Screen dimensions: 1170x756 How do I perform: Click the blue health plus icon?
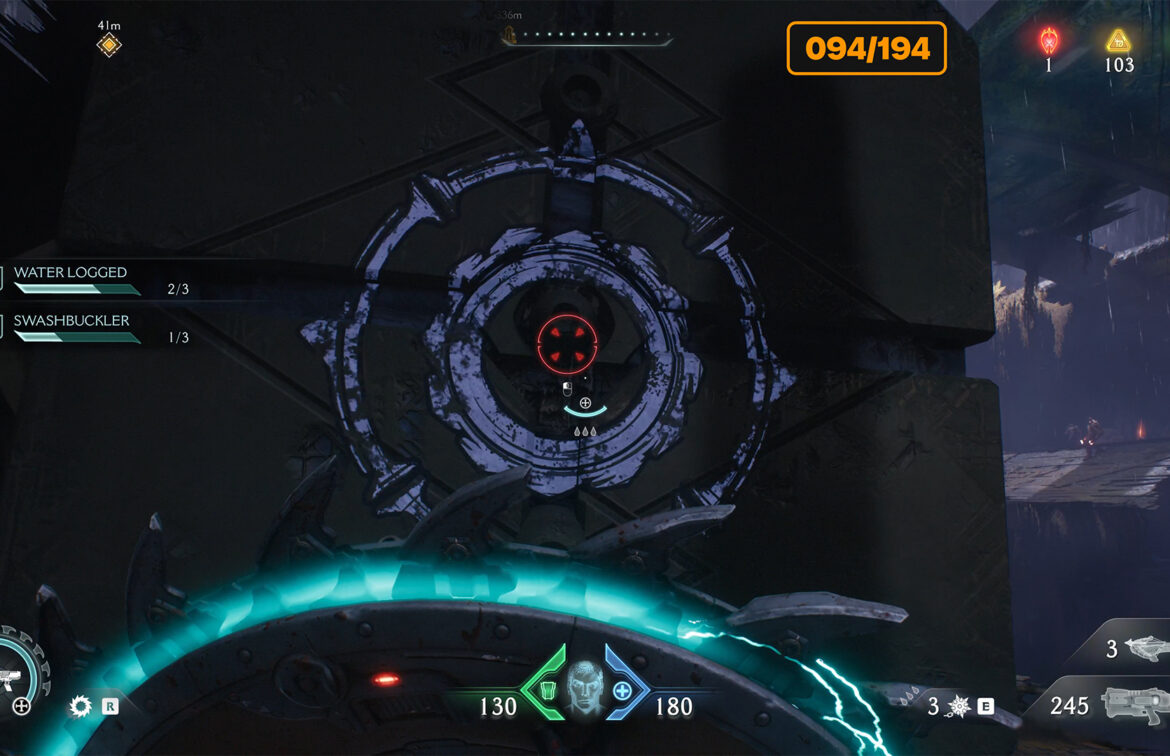(622, 690)
